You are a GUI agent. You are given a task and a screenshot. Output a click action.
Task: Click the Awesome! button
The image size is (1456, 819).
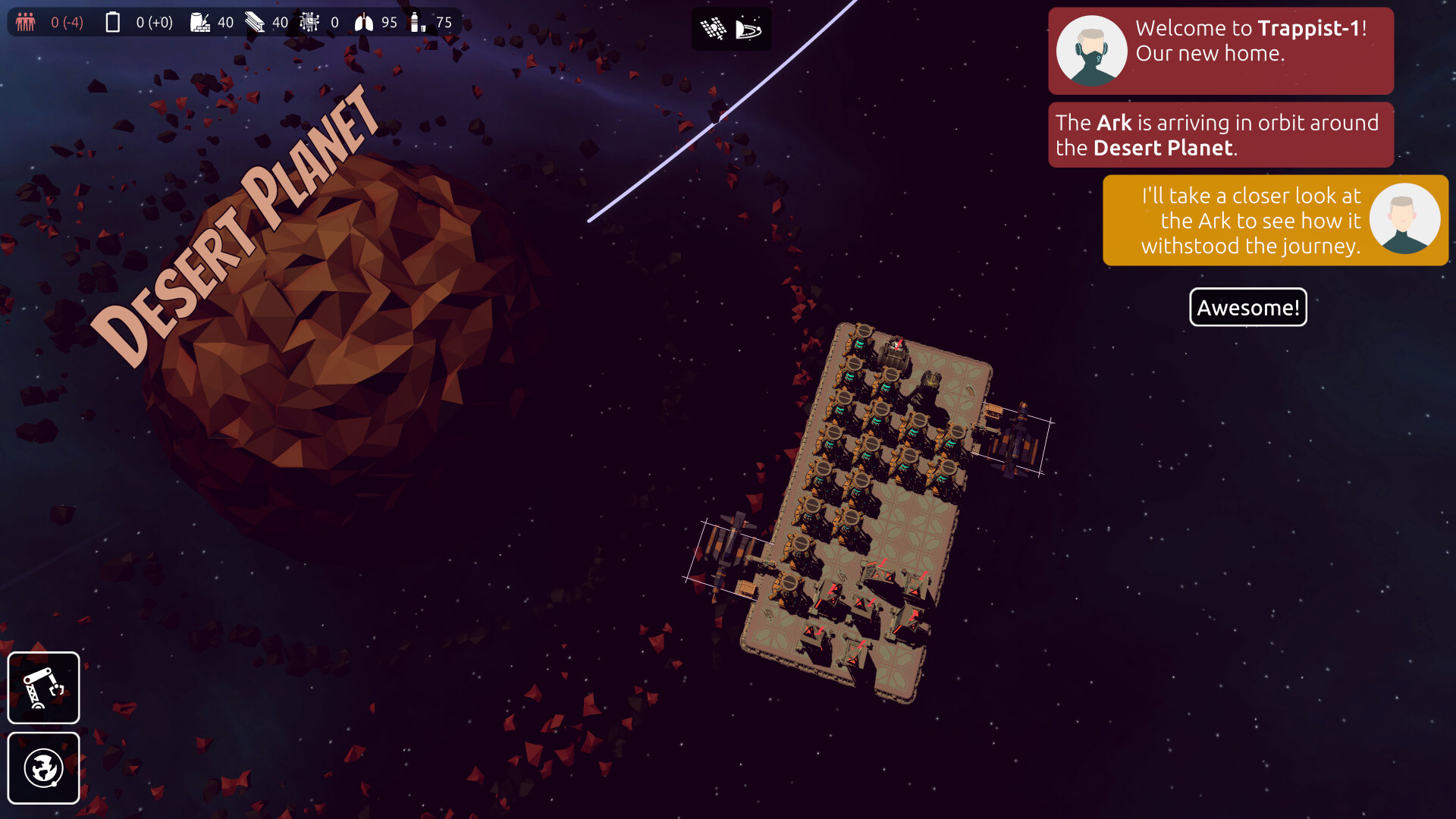(x=1247, y=307)
